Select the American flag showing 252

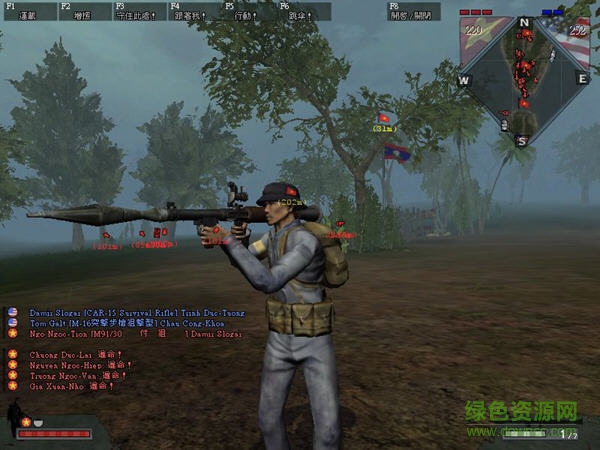click(577, 32)
